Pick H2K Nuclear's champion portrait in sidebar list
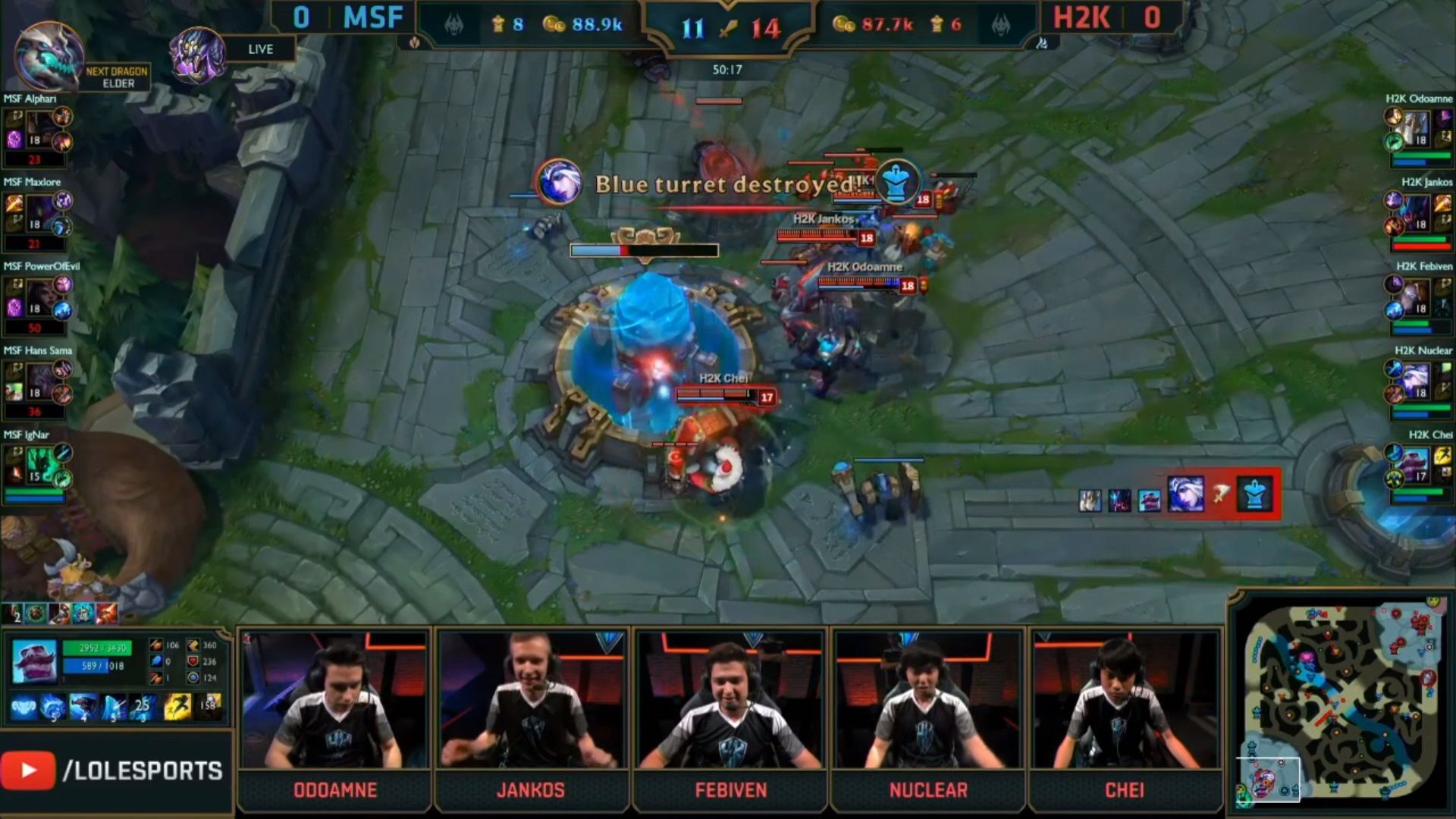Image resolution: width=1456 pixels, height=819 pixels. pyautogui.click(x=1417, y=380)
